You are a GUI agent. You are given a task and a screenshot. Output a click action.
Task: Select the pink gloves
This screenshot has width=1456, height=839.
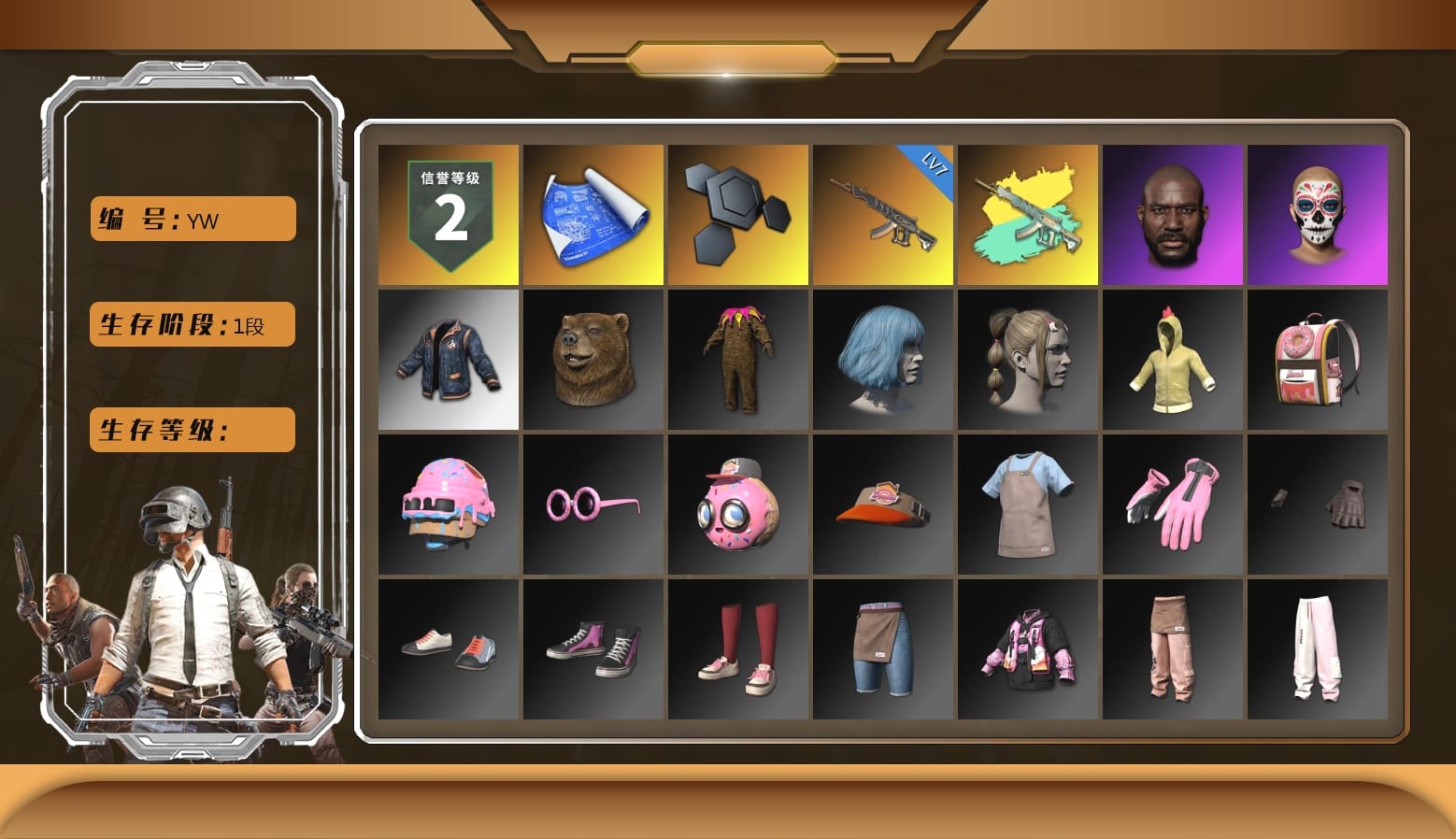(x=1173, y=503)
